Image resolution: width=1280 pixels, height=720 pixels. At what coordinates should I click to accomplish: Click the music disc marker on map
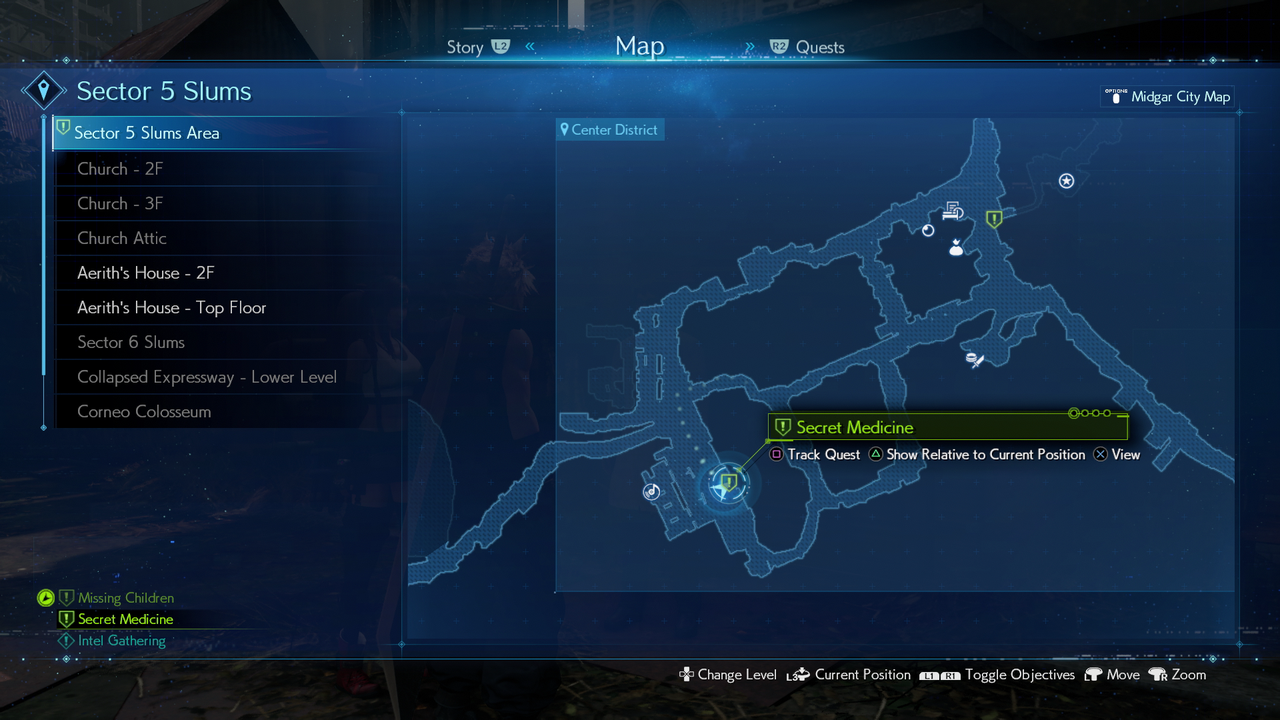pyautogui.click(x=652, y=491)
